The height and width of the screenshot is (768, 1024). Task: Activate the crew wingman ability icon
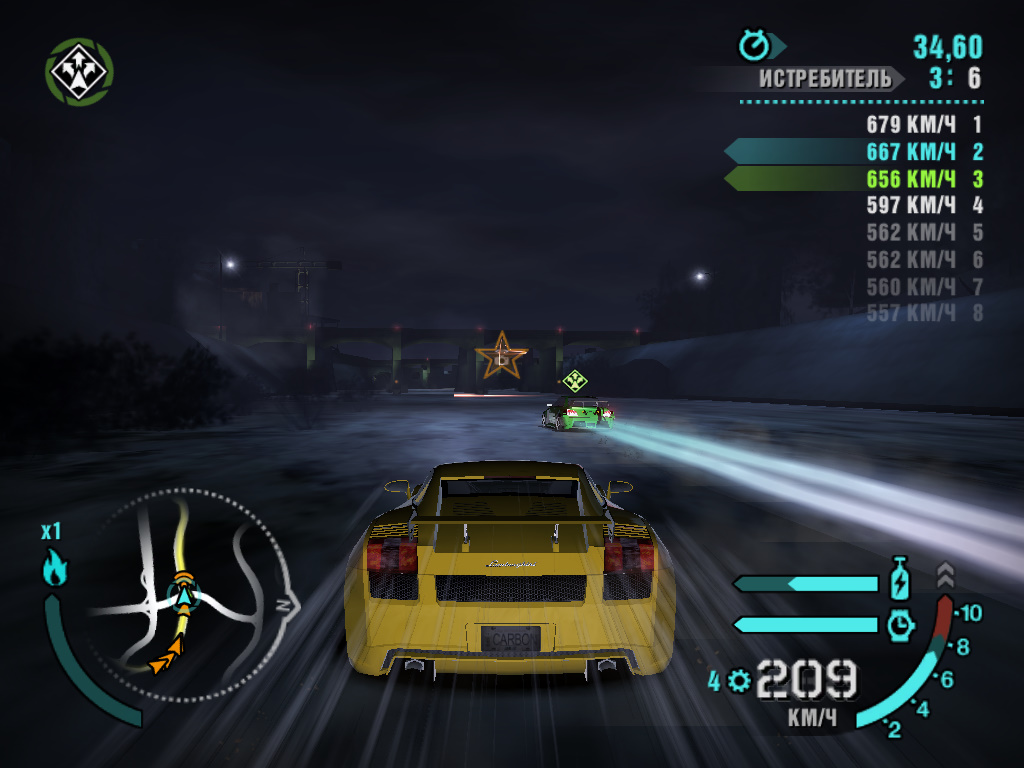point(79,71)
